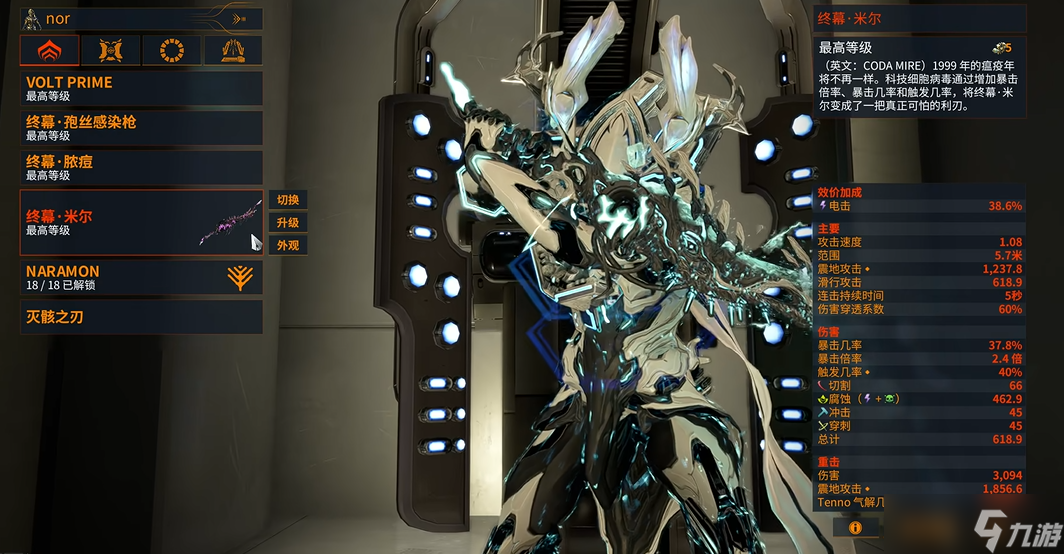Image resolution: width=1064 pixels, height=554 pixels.
Task: Switch to the warframe lotus emblem tab
Action: coord(50,50)
